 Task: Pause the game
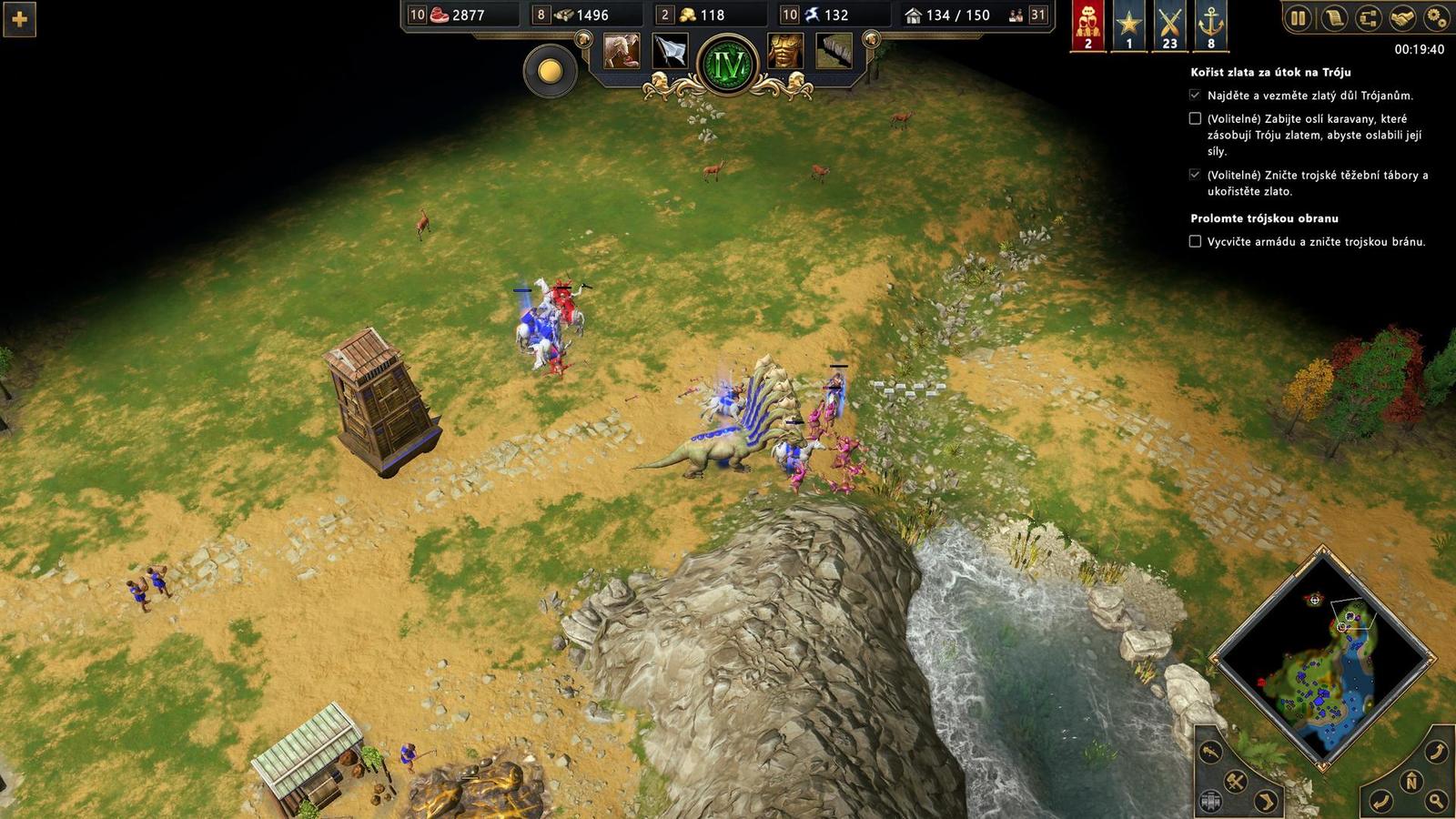point(1298,17)
